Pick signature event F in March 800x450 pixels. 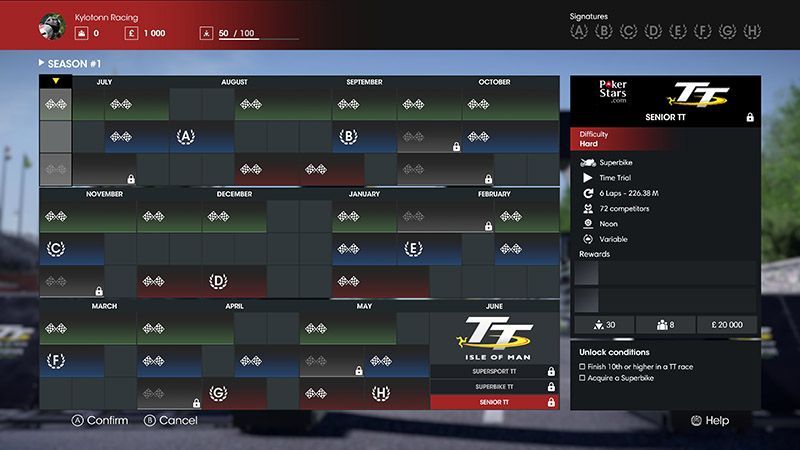point(56,360)
